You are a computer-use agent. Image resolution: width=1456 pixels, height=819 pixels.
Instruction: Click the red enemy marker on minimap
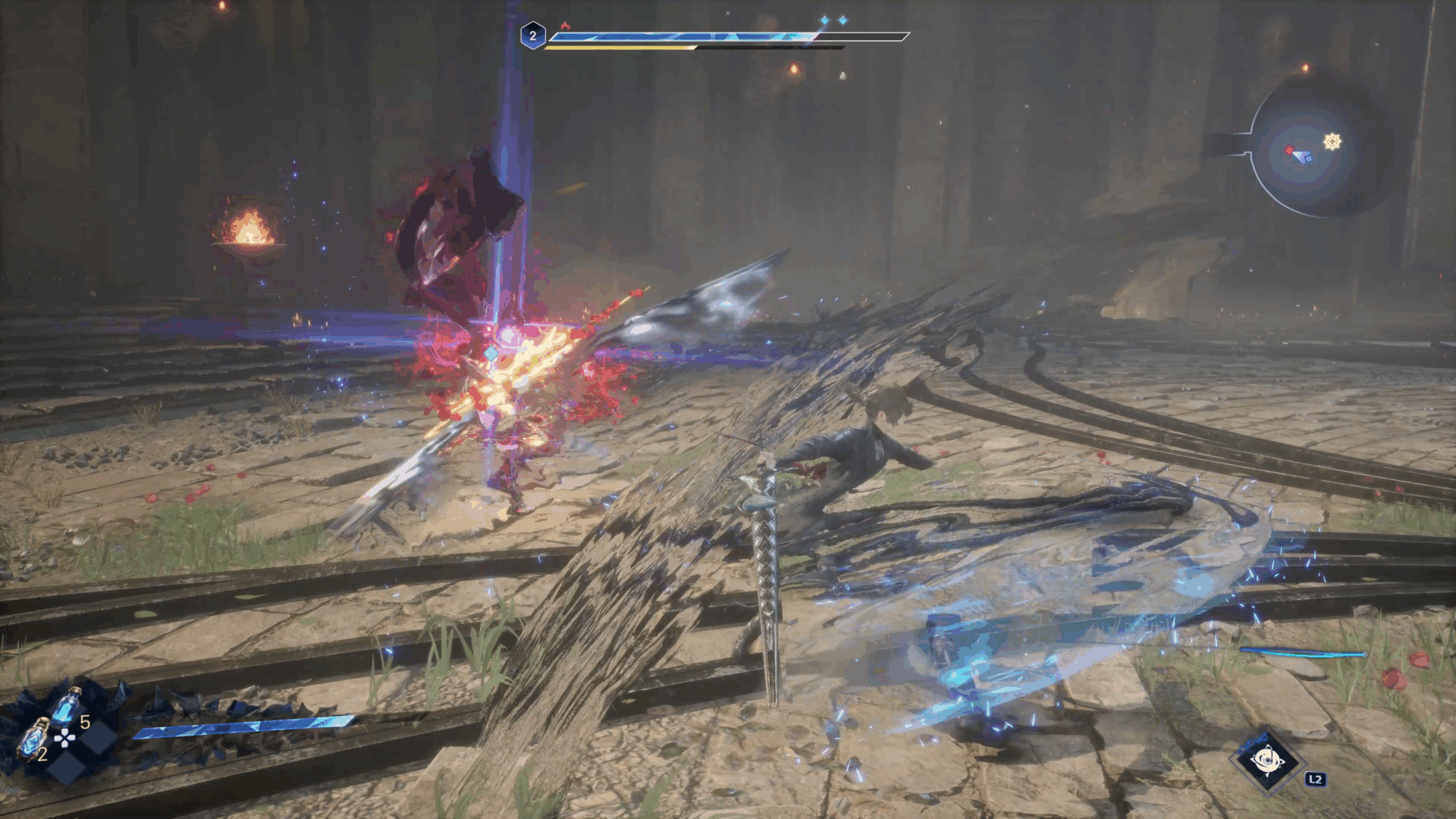point(1290,151)
